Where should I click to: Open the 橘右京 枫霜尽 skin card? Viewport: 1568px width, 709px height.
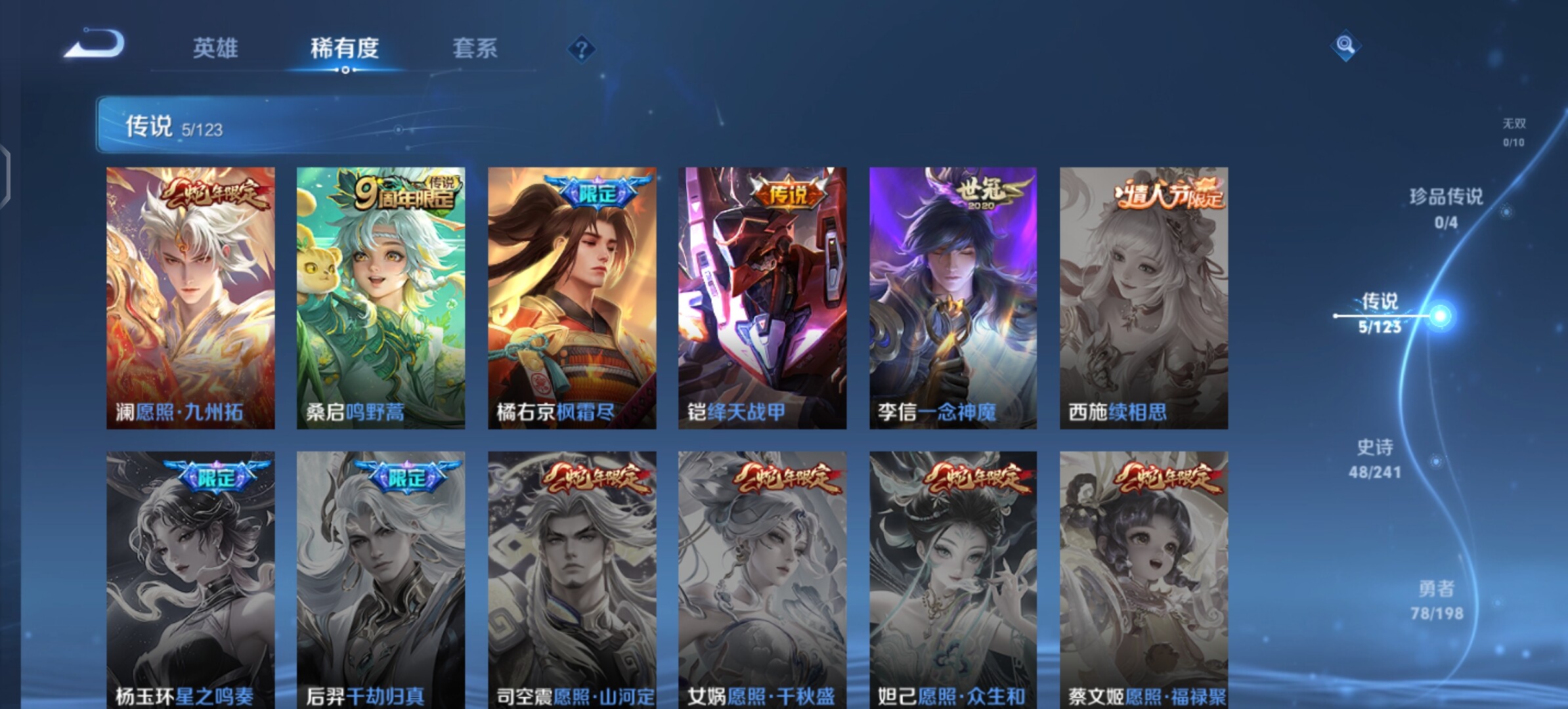pyautogui.click(x=572, y=297)
